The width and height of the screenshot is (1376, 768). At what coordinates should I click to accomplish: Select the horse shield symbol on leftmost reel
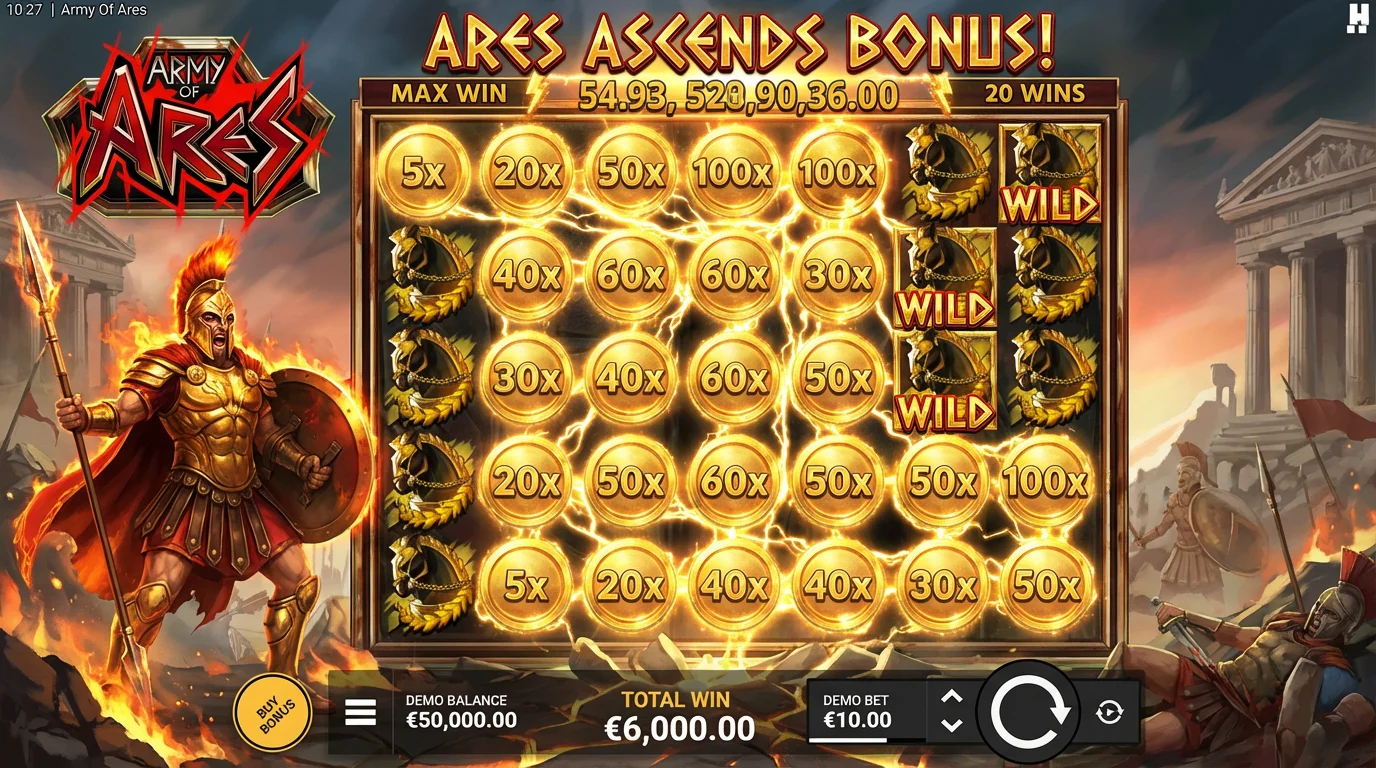425,275
